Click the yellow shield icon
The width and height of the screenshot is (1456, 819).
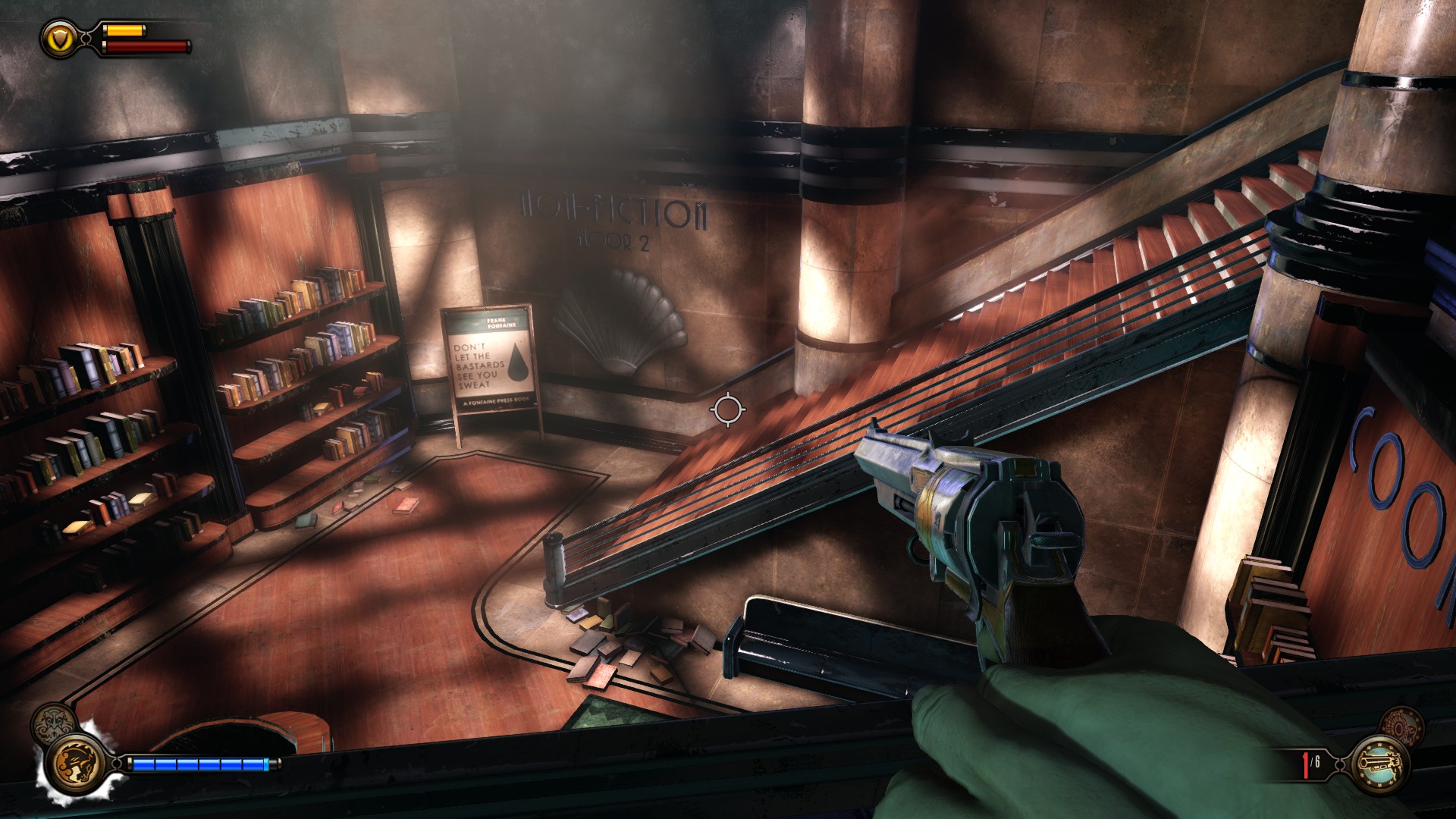point(58,37)
